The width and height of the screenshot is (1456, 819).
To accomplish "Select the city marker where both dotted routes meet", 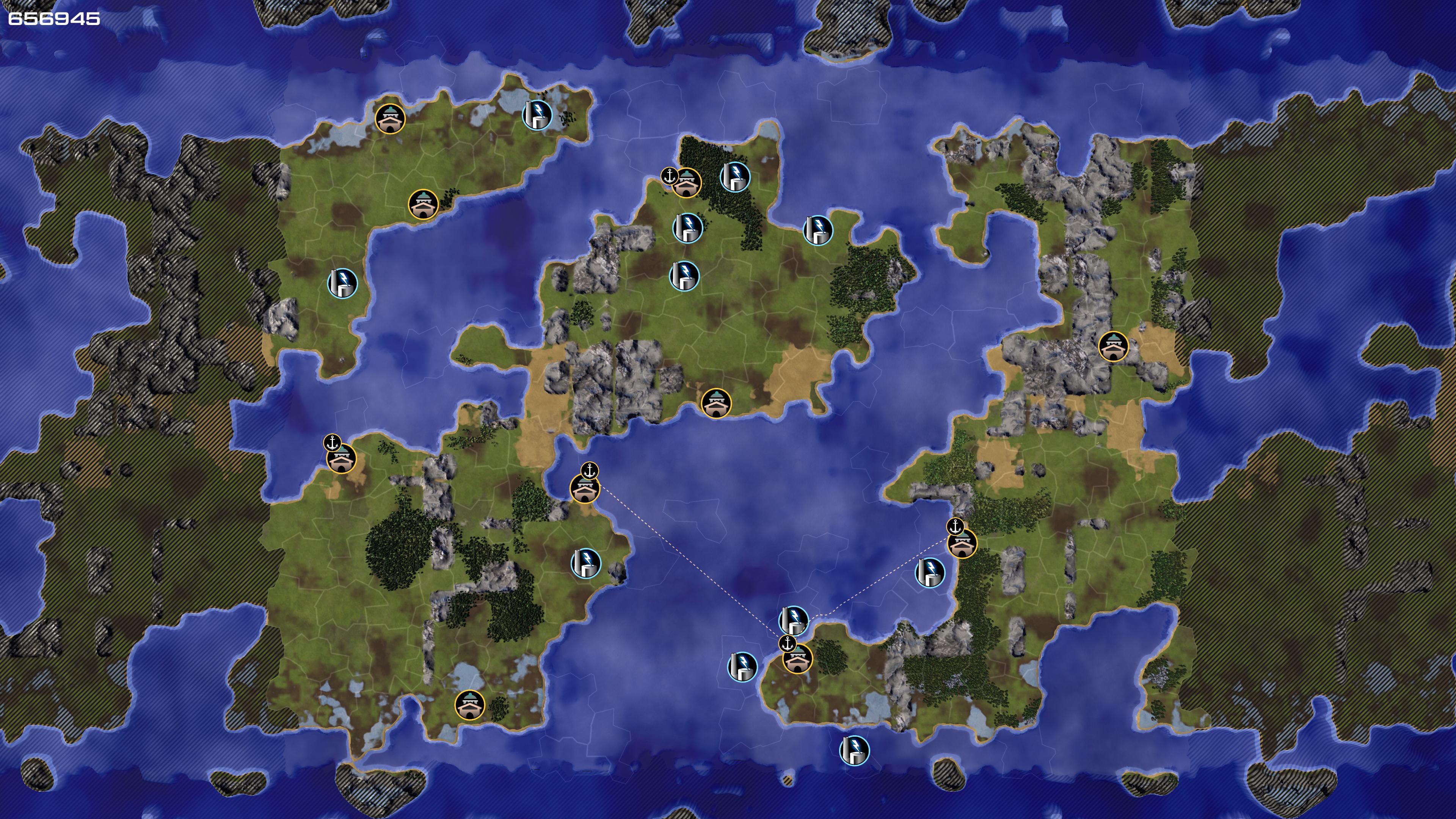I will [x=797, y=659].
